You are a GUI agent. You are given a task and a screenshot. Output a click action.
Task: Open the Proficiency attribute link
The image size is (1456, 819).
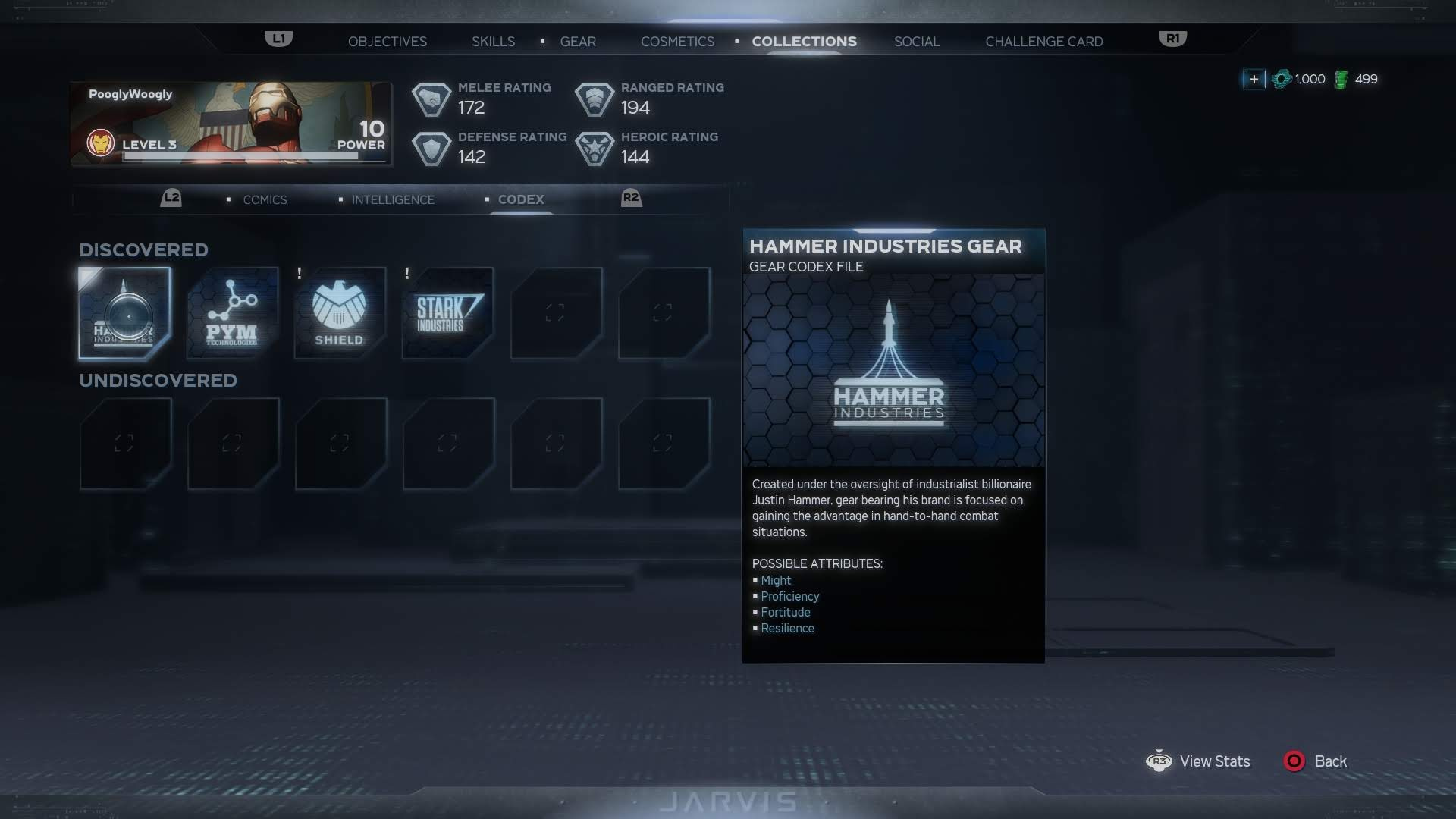click(x=789, y=596)
